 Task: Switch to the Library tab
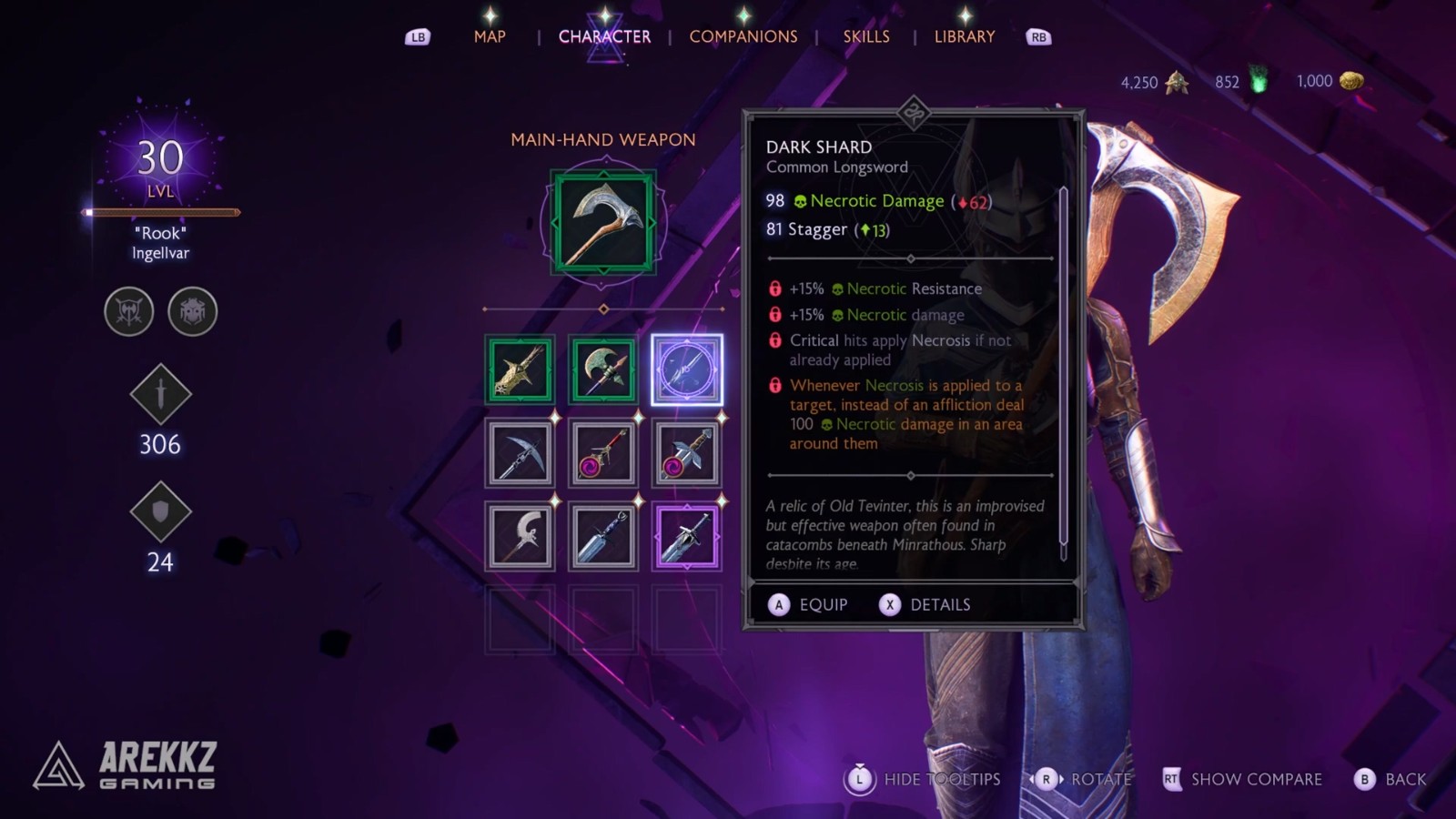tap(964, 36)
